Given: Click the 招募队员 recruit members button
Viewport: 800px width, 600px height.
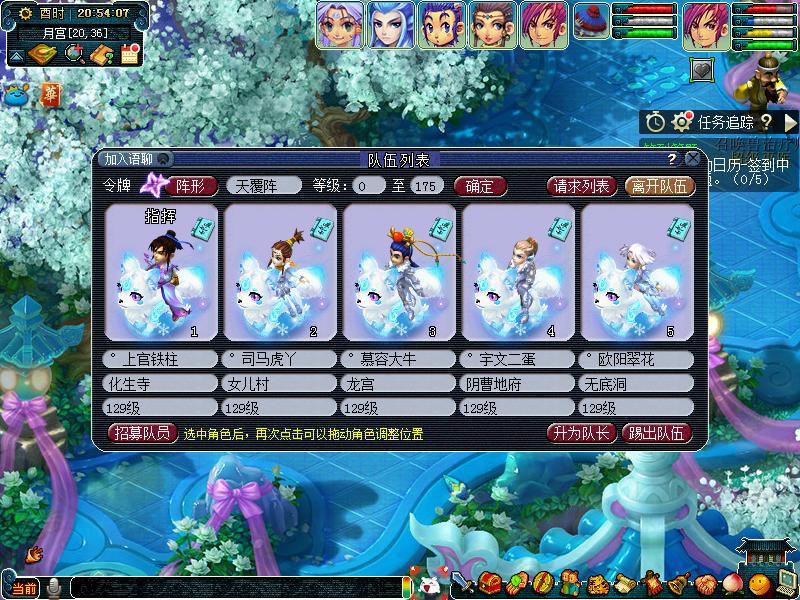Looking at the screenshot, I should click(x=141, y=433).
